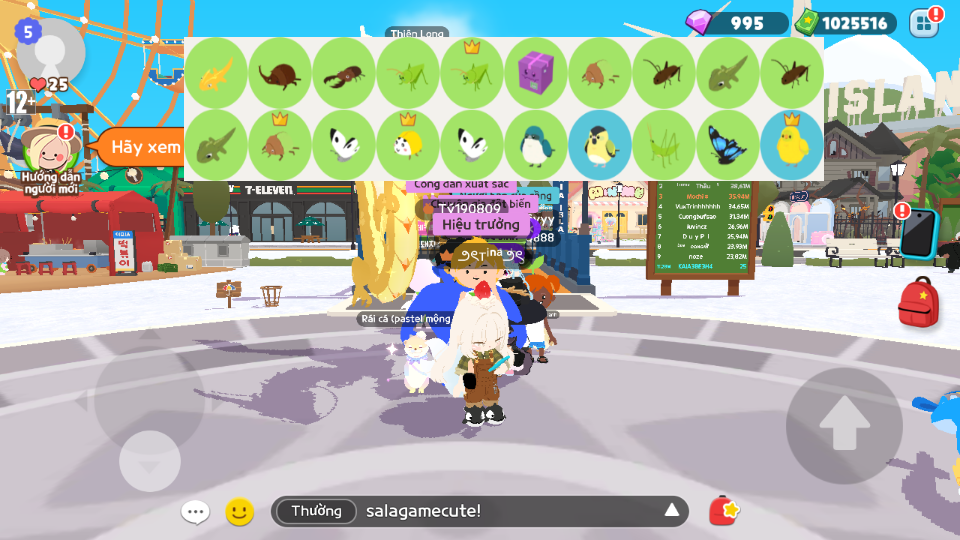Switch the 'Thường' chat channel

tap(315, 511)
